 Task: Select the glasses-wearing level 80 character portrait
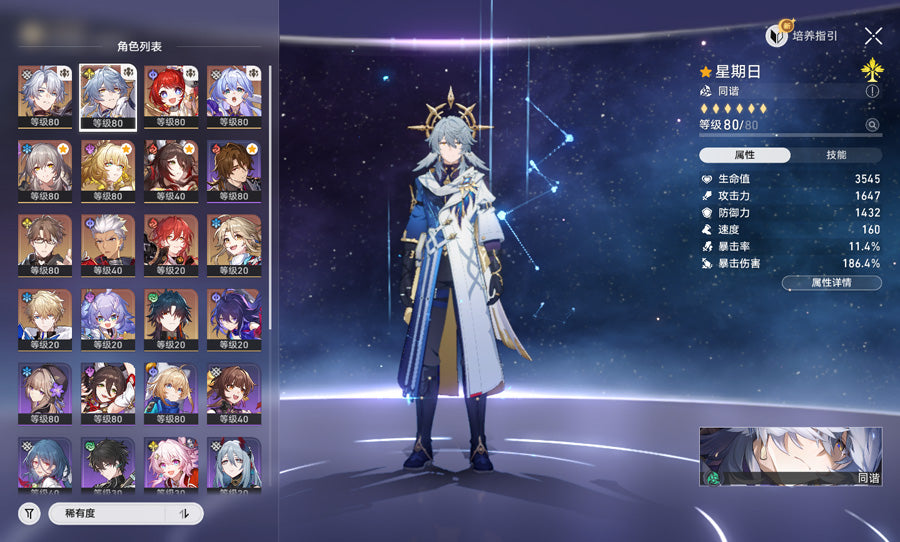[44, 245]
